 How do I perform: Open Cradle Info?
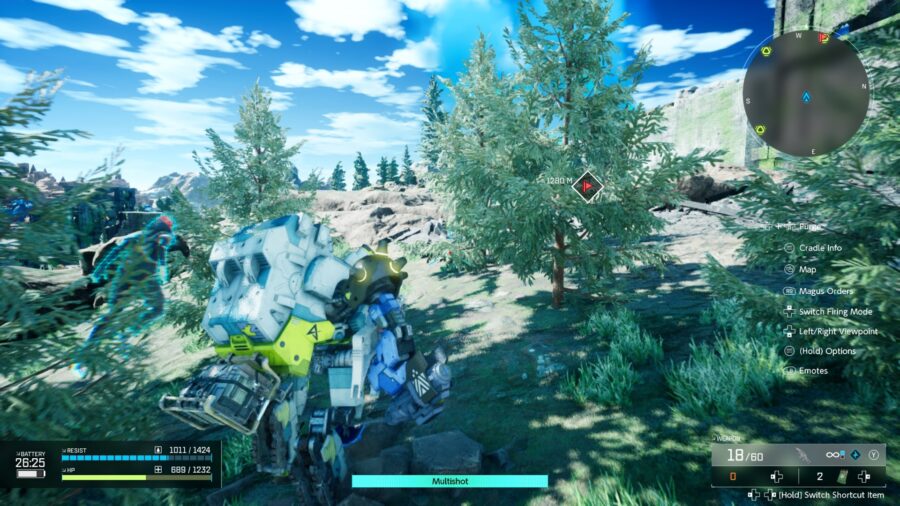819,248
